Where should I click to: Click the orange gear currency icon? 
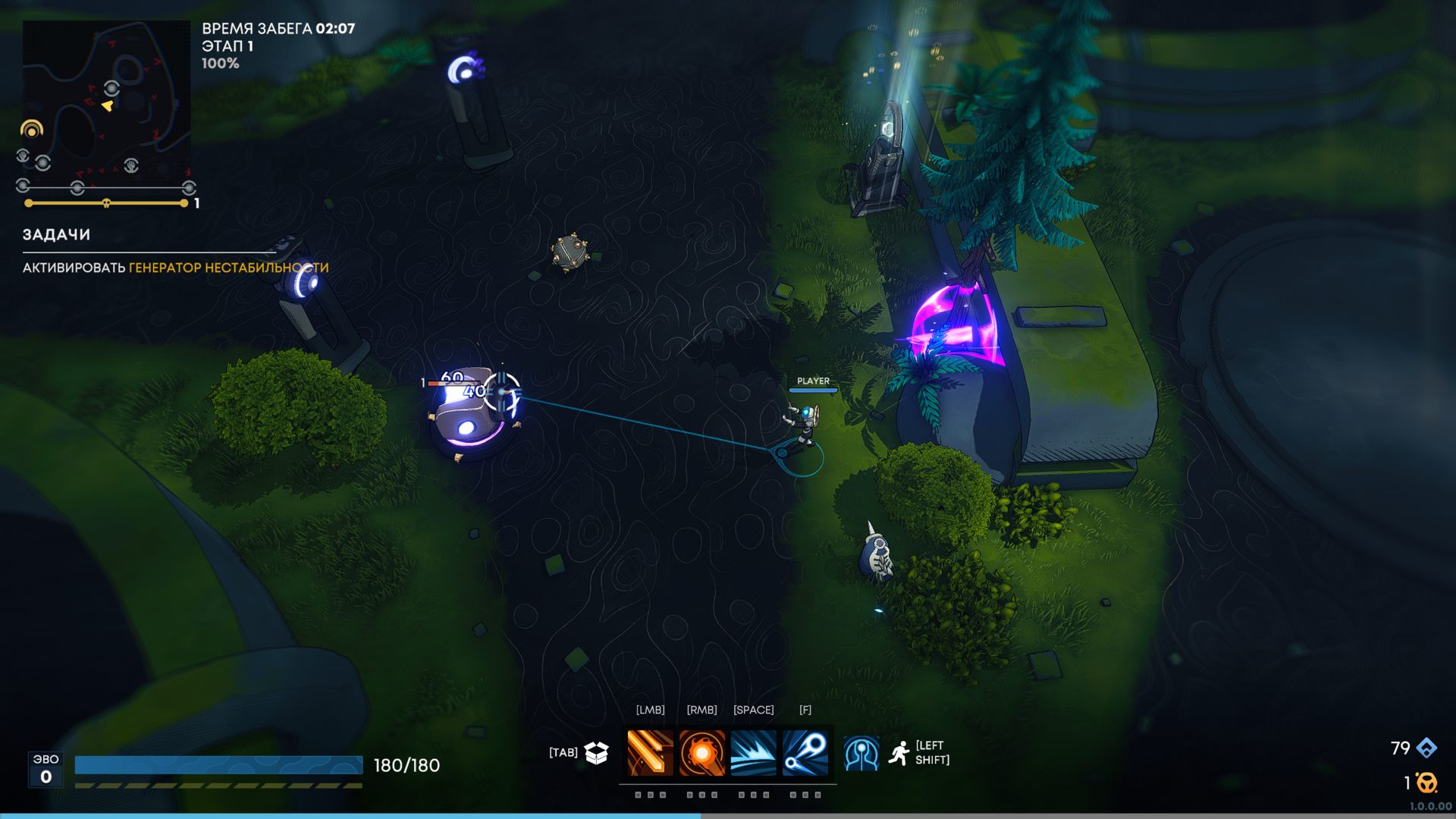1427,782
